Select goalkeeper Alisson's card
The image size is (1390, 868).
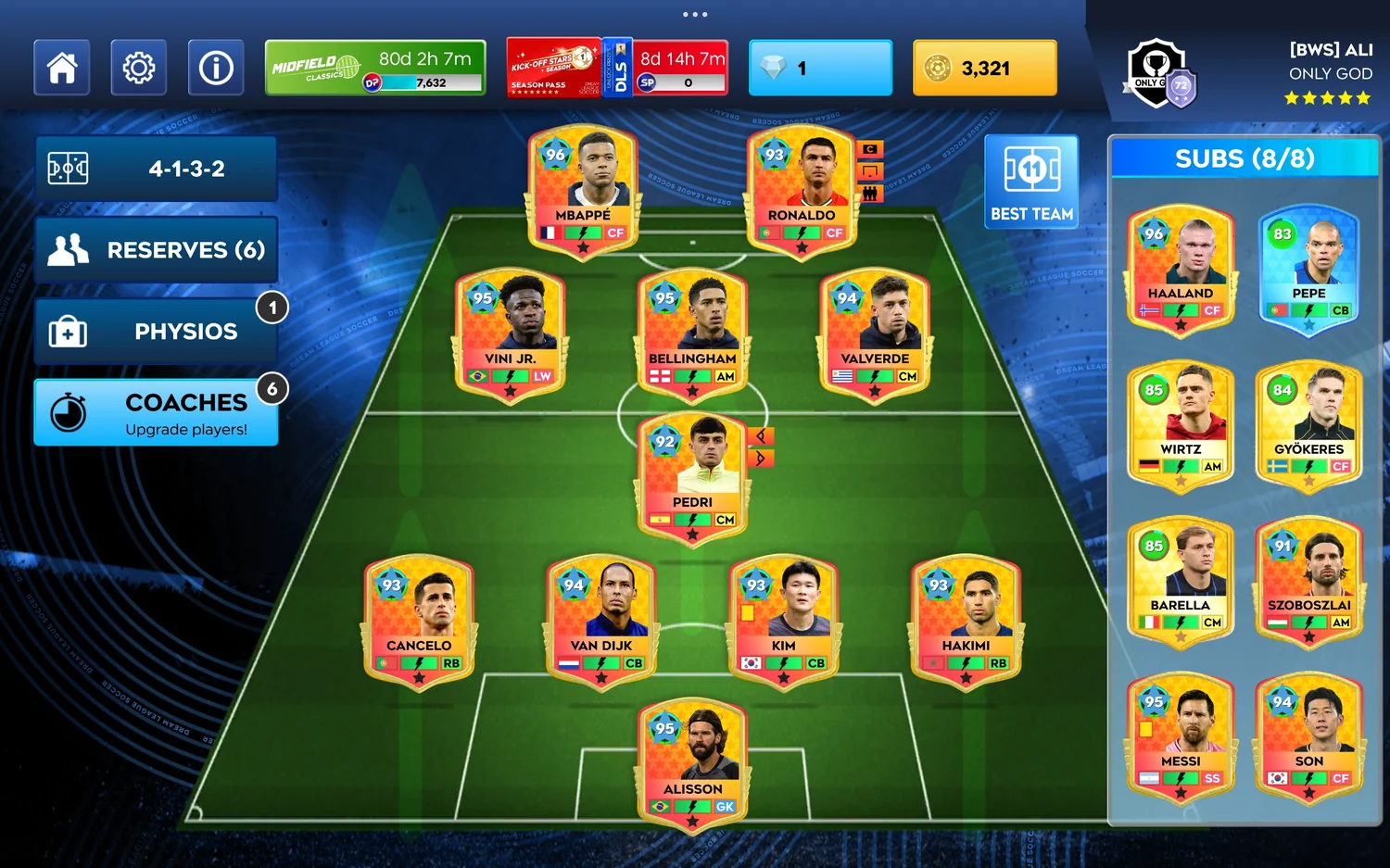click(x=692, y=765)
